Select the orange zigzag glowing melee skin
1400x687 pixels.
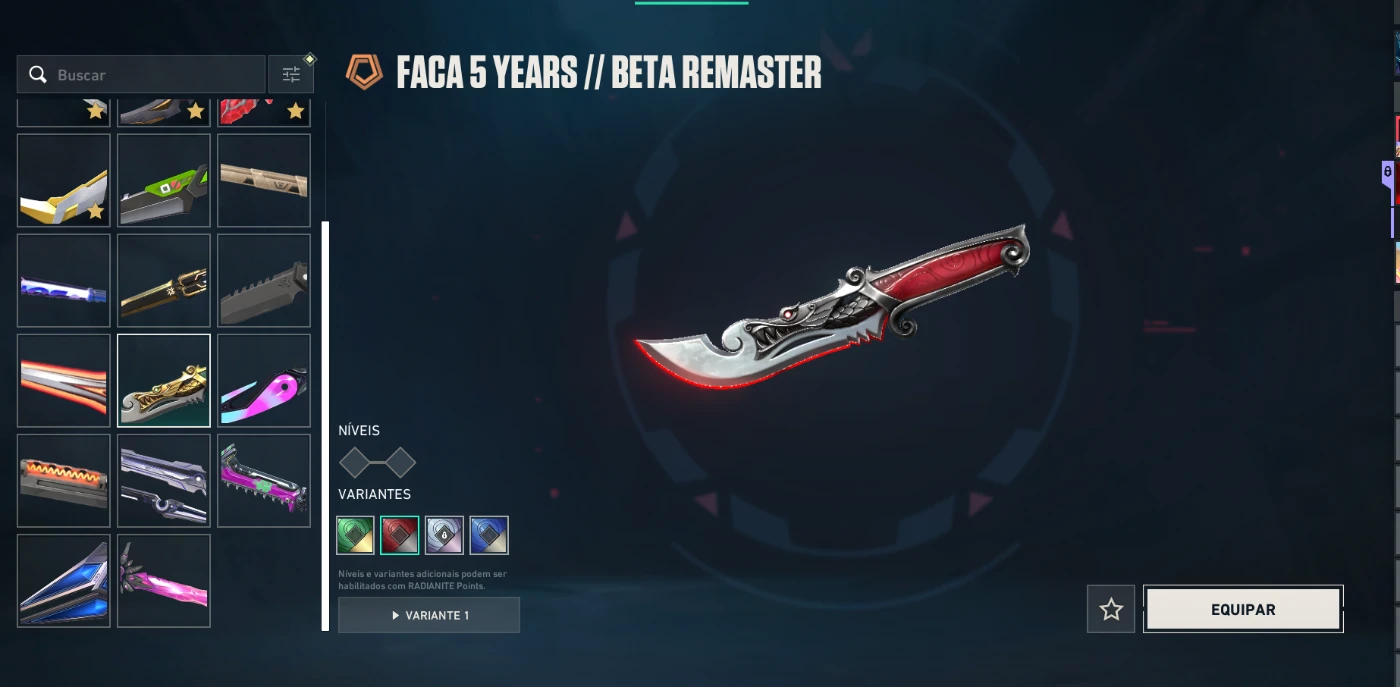64,481
